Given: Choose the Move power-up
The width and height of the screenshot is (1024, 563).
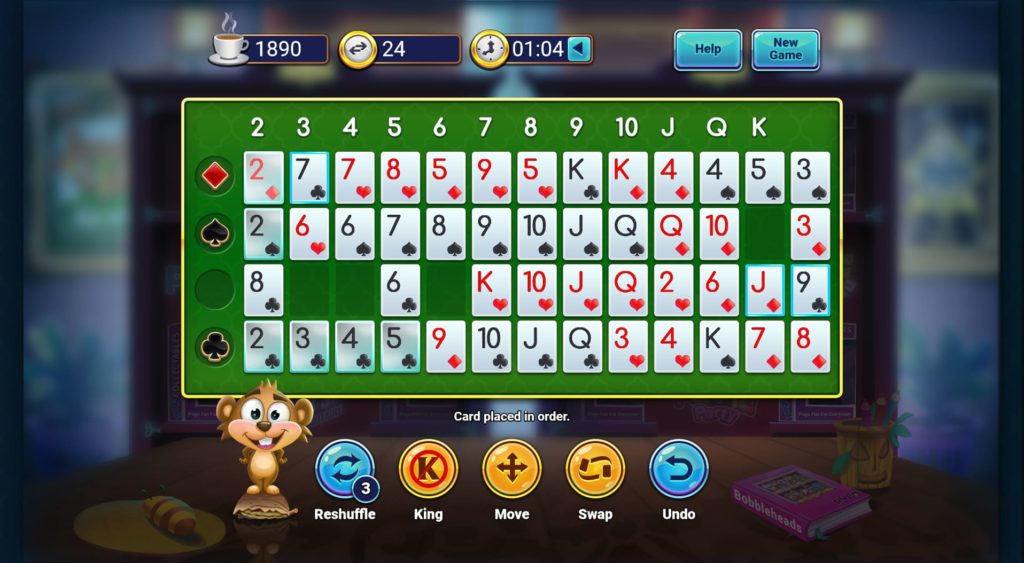Looking at the screenshot, I should coord(512,470).
